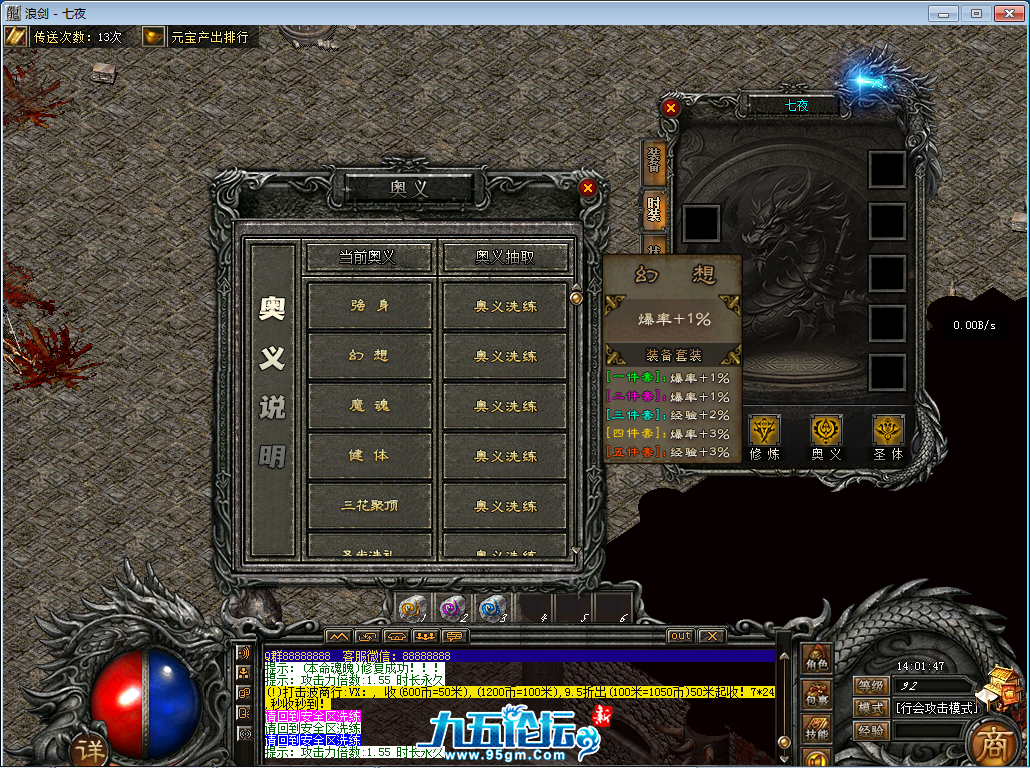The height and width of the screenshot is (768, 1030).
Task: Switch to the 装备 equipment tab
Action: click(x=654, y=160)
